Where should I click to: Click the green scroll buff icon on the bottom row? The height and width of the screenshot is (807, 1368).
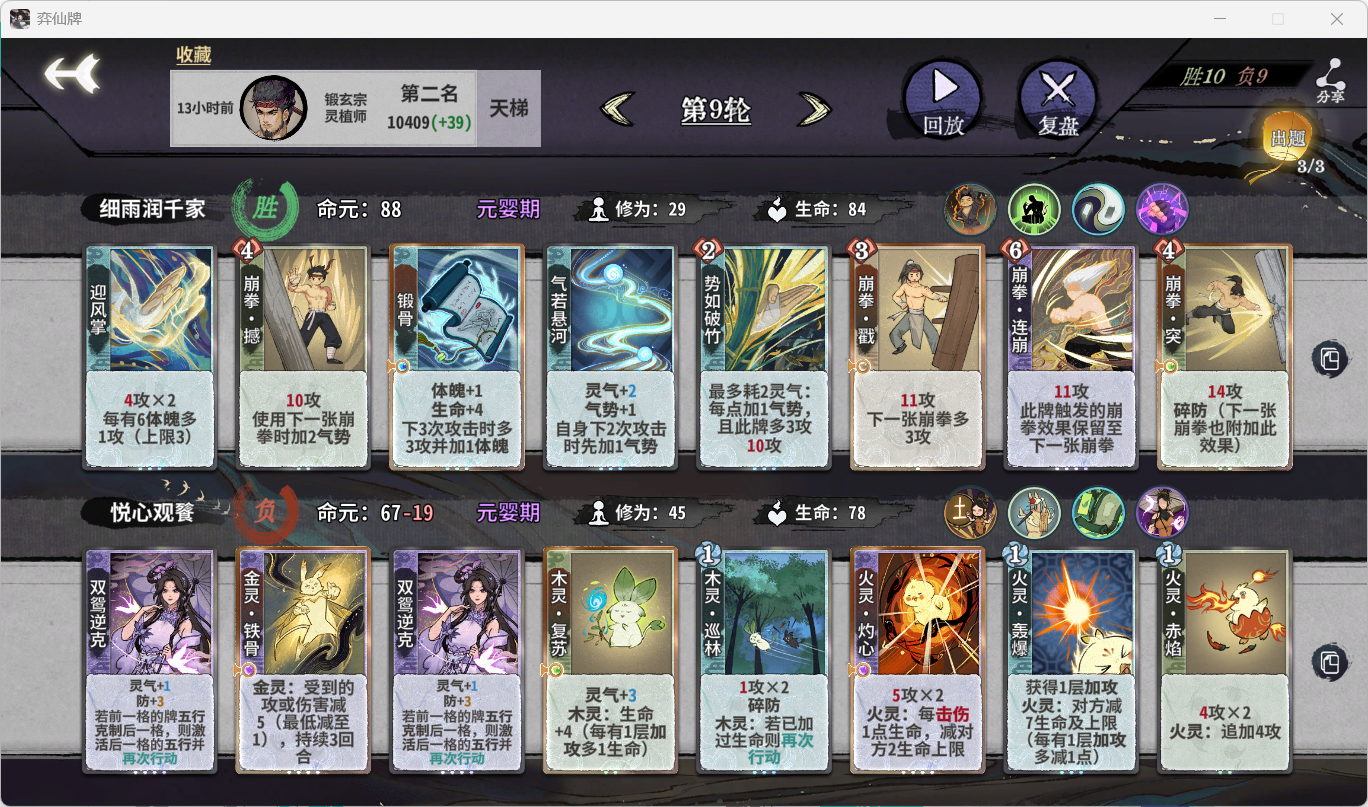1098,512
